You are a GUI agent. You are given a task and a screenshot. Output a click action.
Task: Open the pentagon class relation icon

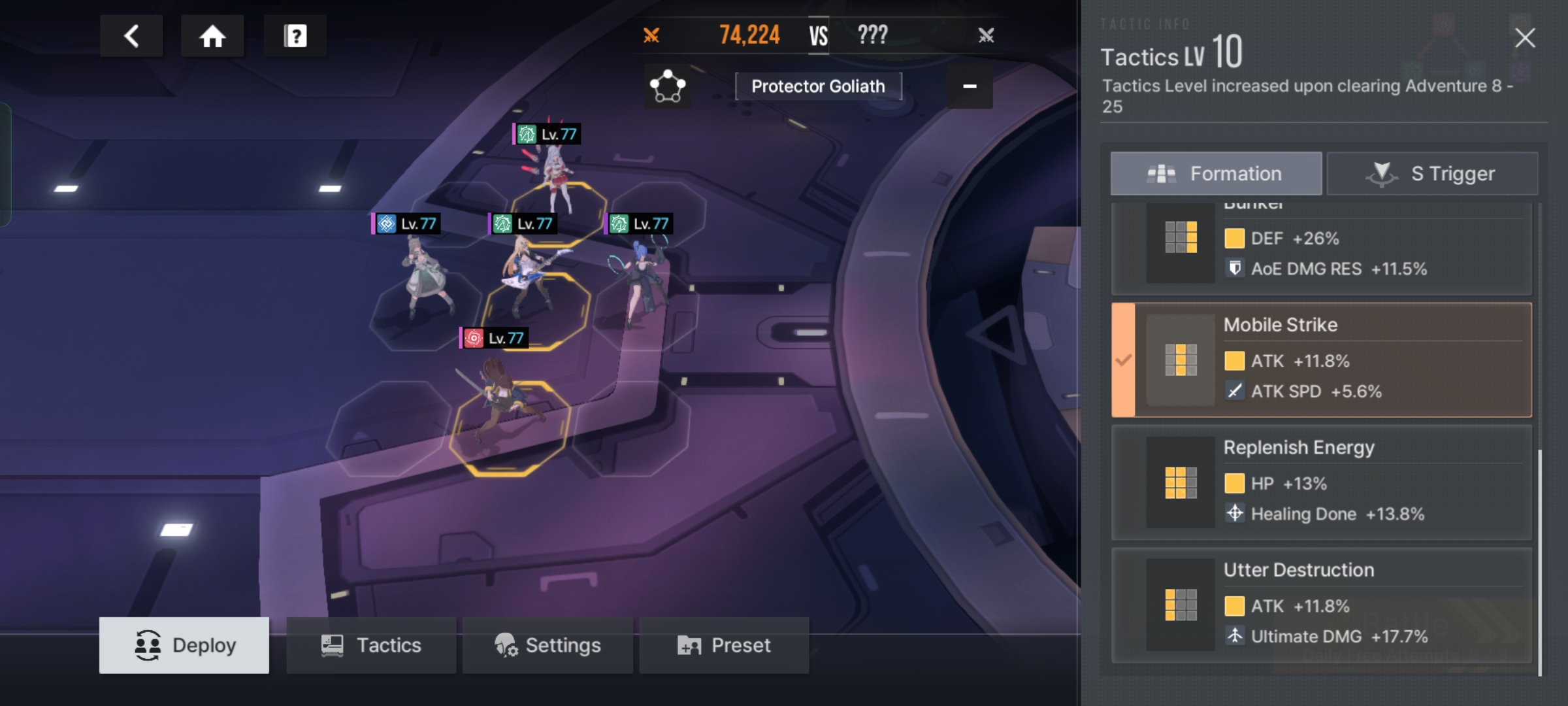click(667, 86)
